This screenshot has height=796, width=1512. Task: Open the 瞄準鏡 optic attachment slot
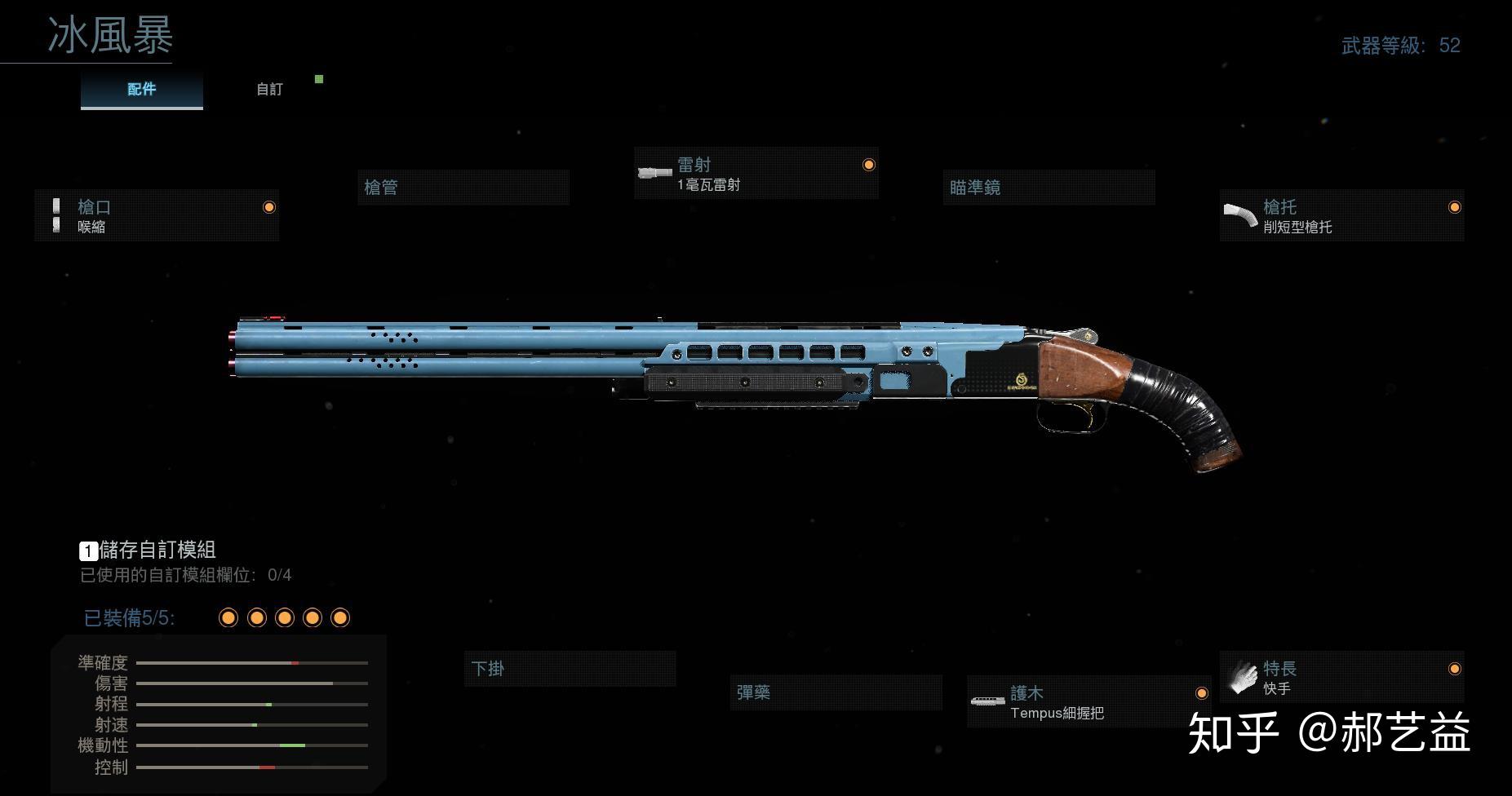(1049, 188)
